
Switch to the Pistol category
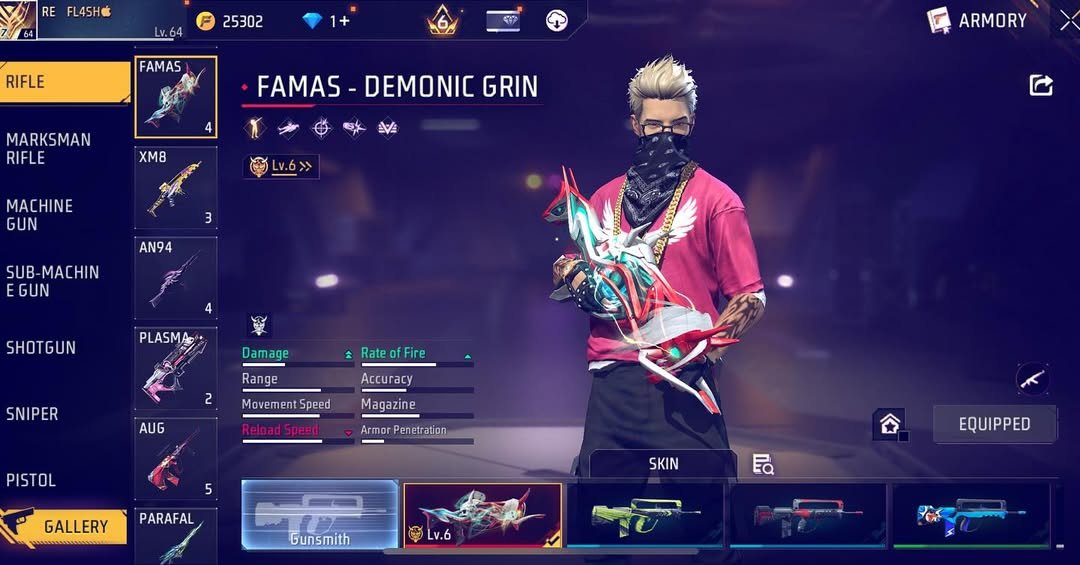31,480
